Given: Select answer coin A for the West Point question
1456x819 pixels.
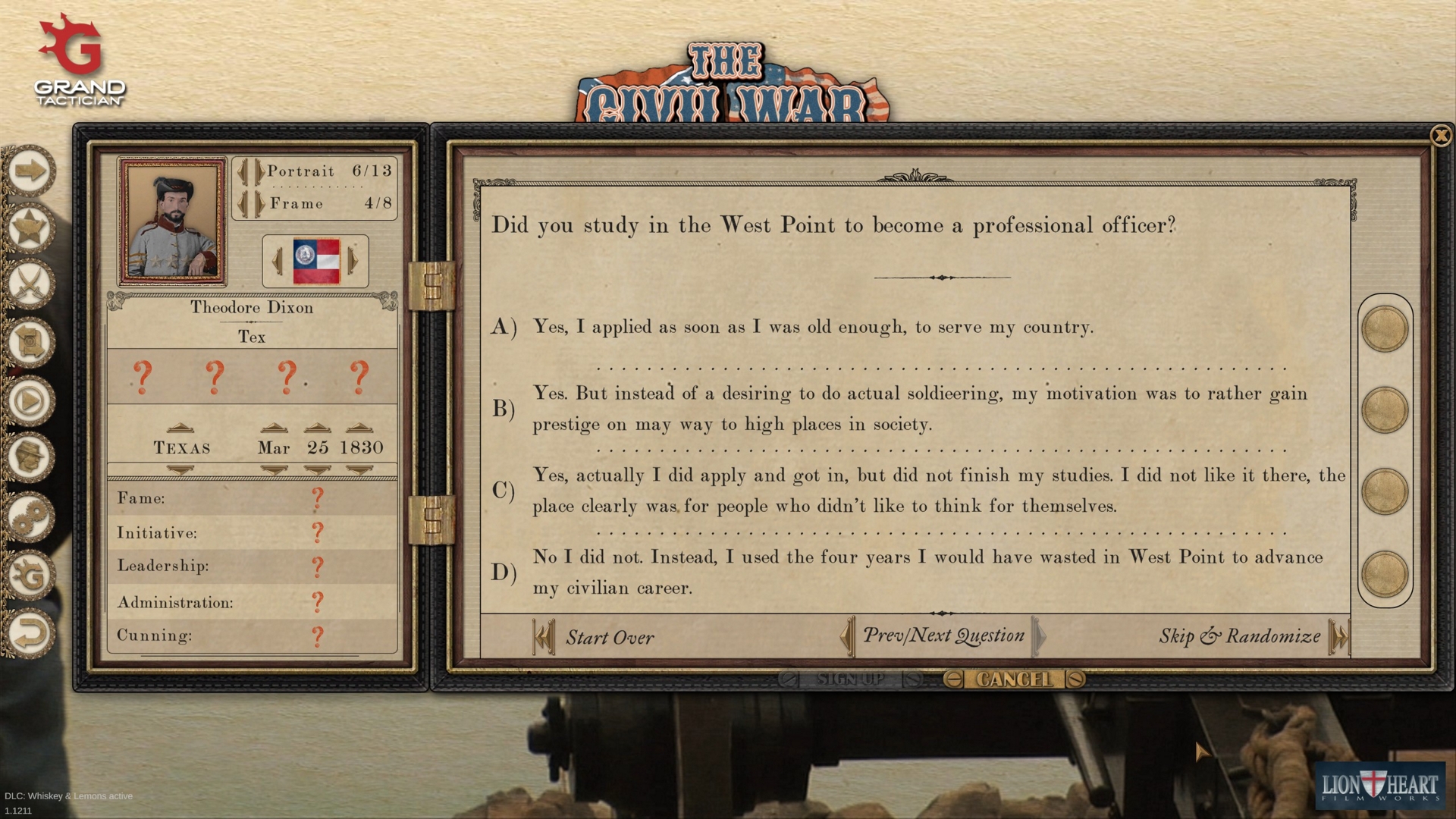Looking at the screenshot, I should pos(1385,329).
